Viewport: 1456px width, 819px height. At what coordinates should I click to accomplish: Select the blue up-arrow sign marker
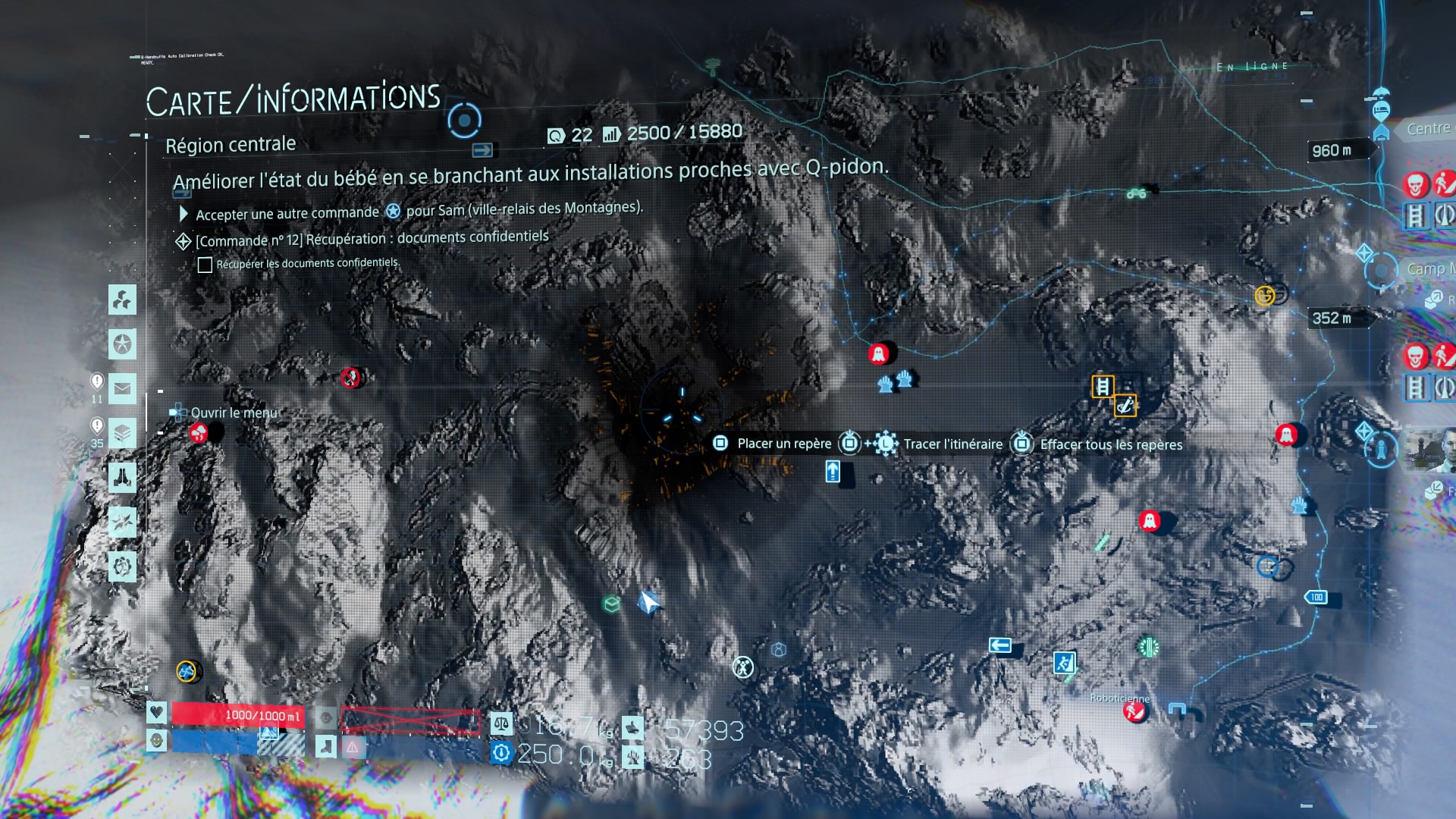point(833,472)
